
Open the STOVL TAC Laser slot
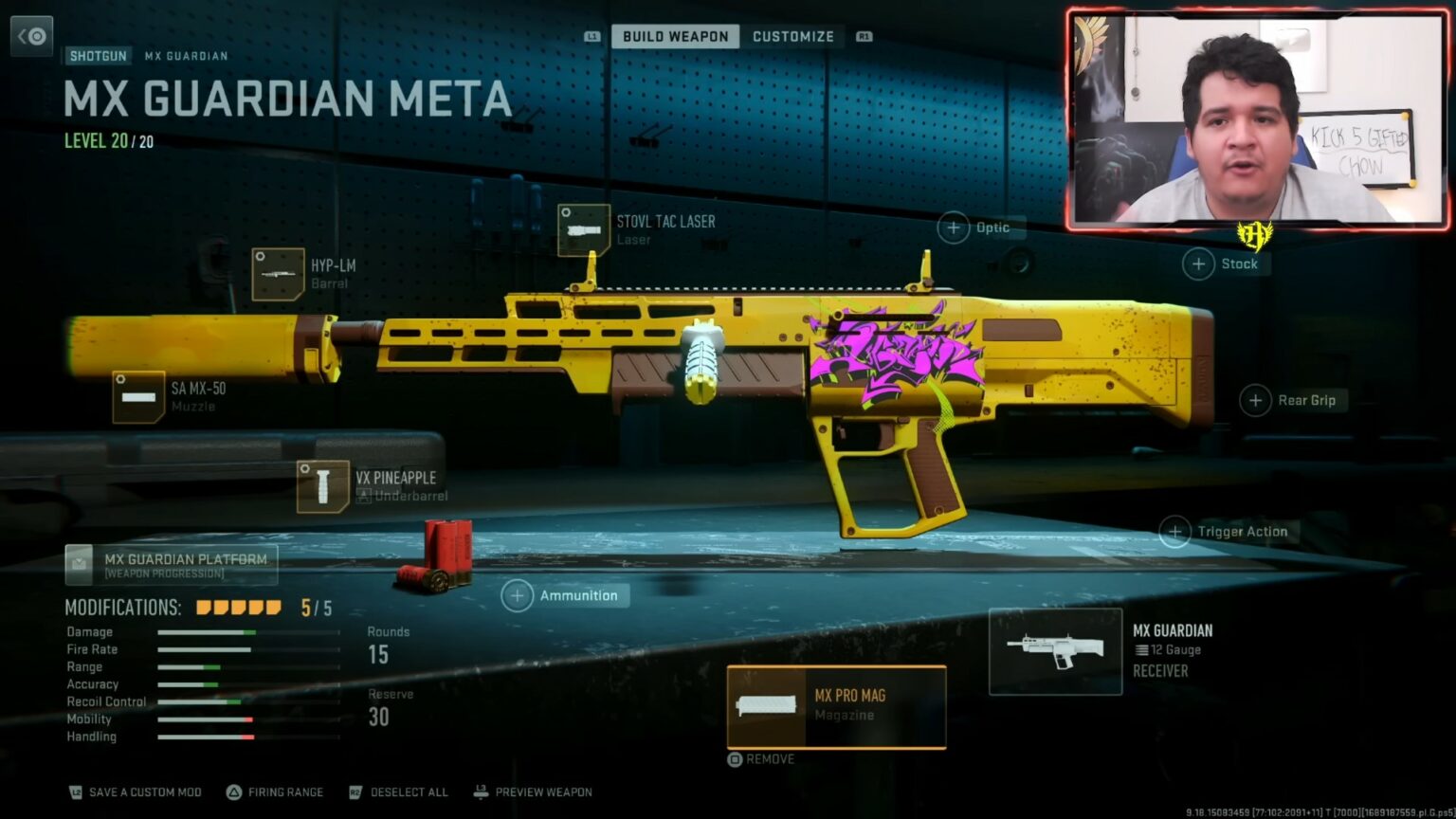584,229
